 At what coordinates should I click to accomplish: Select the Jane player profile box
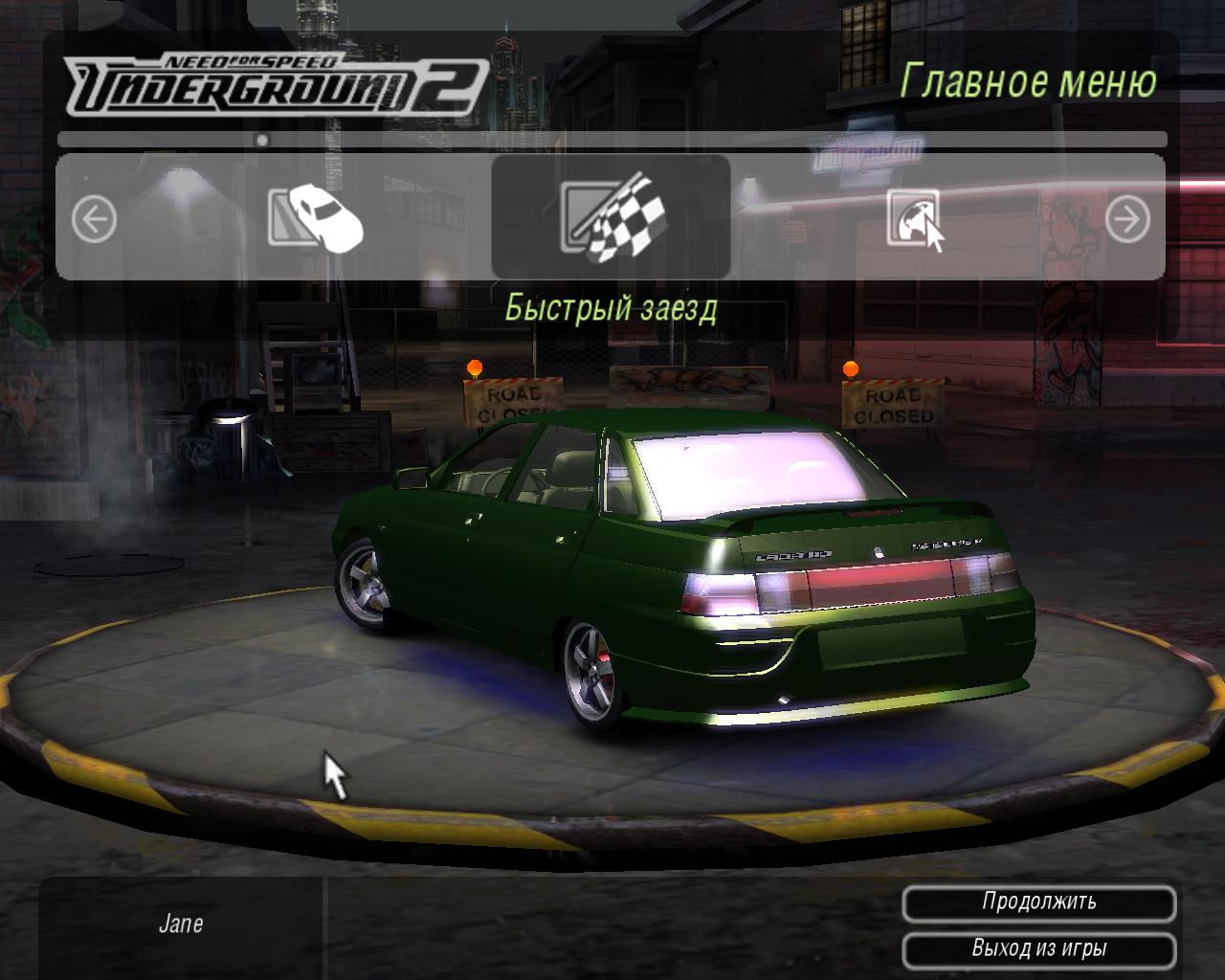pyautogui.click(x=181, y=924)
